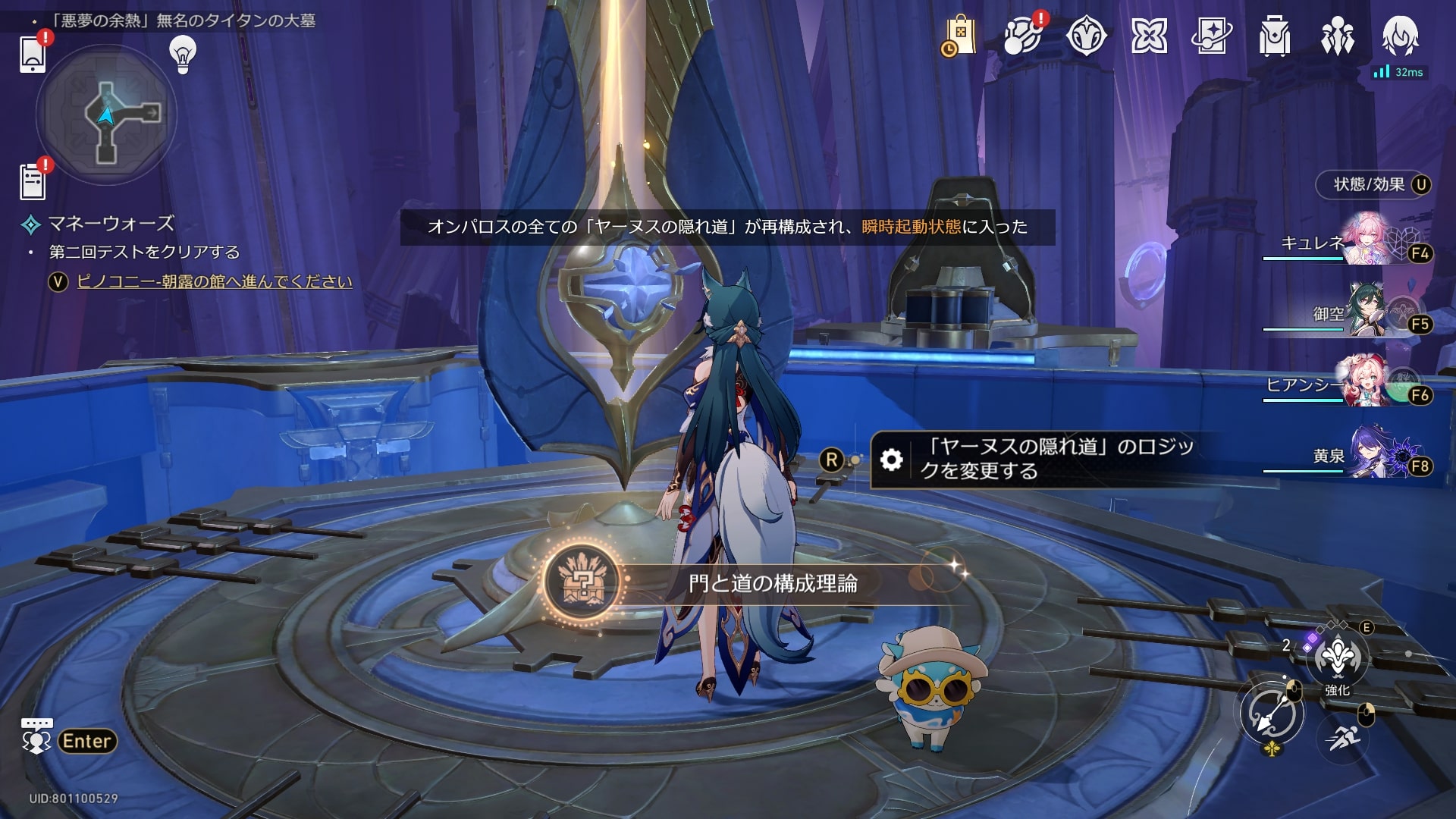Select the マネーウォーズ quest tracker
The width and height of the screenshot is (1456, 819).
pos(111,224)
